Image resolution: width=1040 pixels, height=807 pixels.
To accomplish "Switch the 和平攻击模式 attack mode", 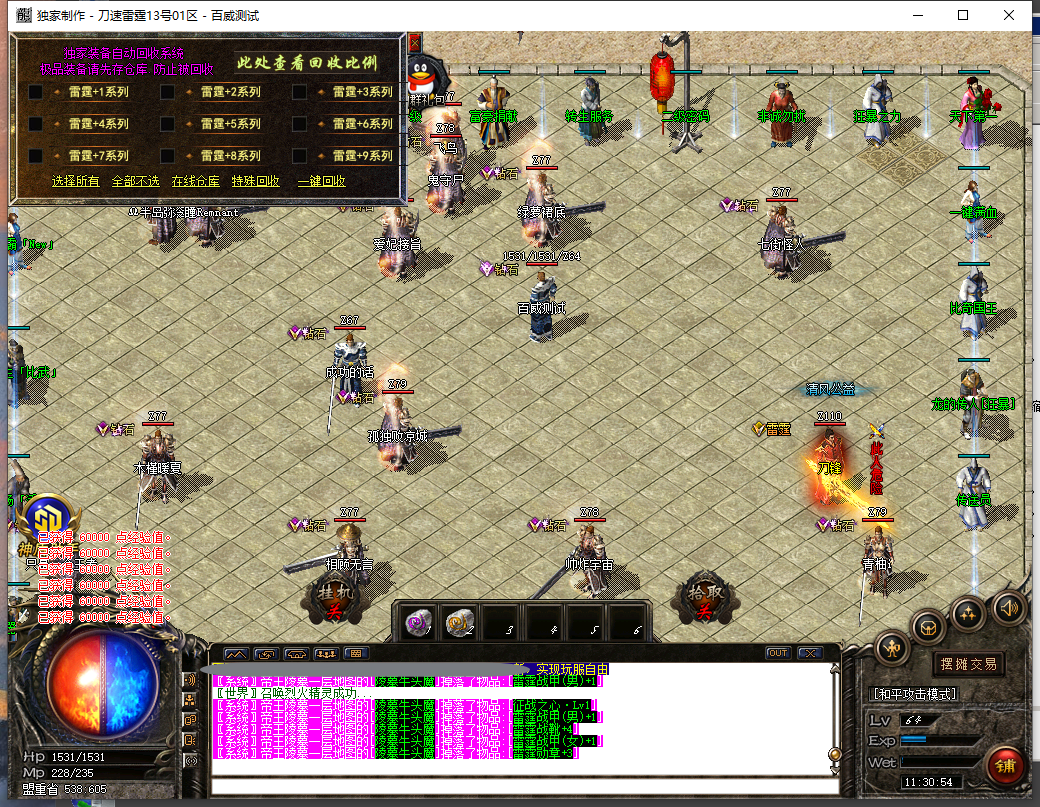I will 914,694.
